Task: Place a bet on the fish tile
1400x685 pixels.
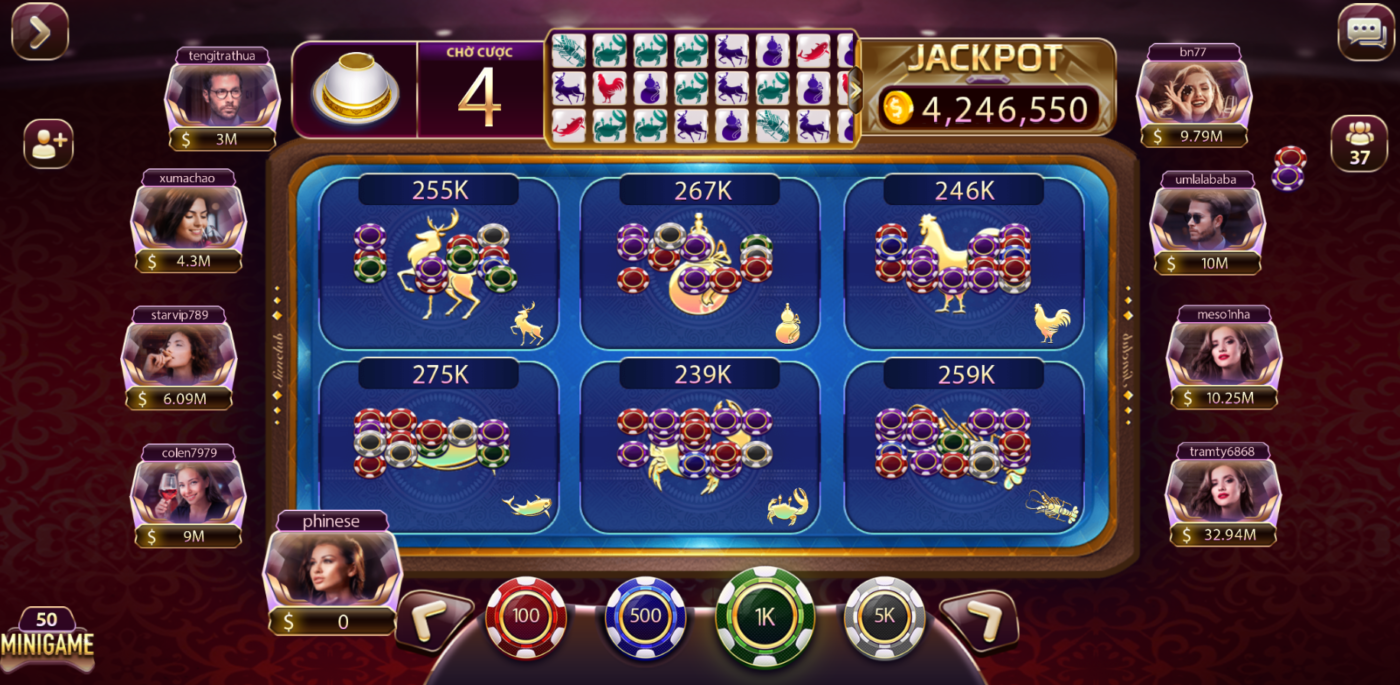Action: pos(439,446)
